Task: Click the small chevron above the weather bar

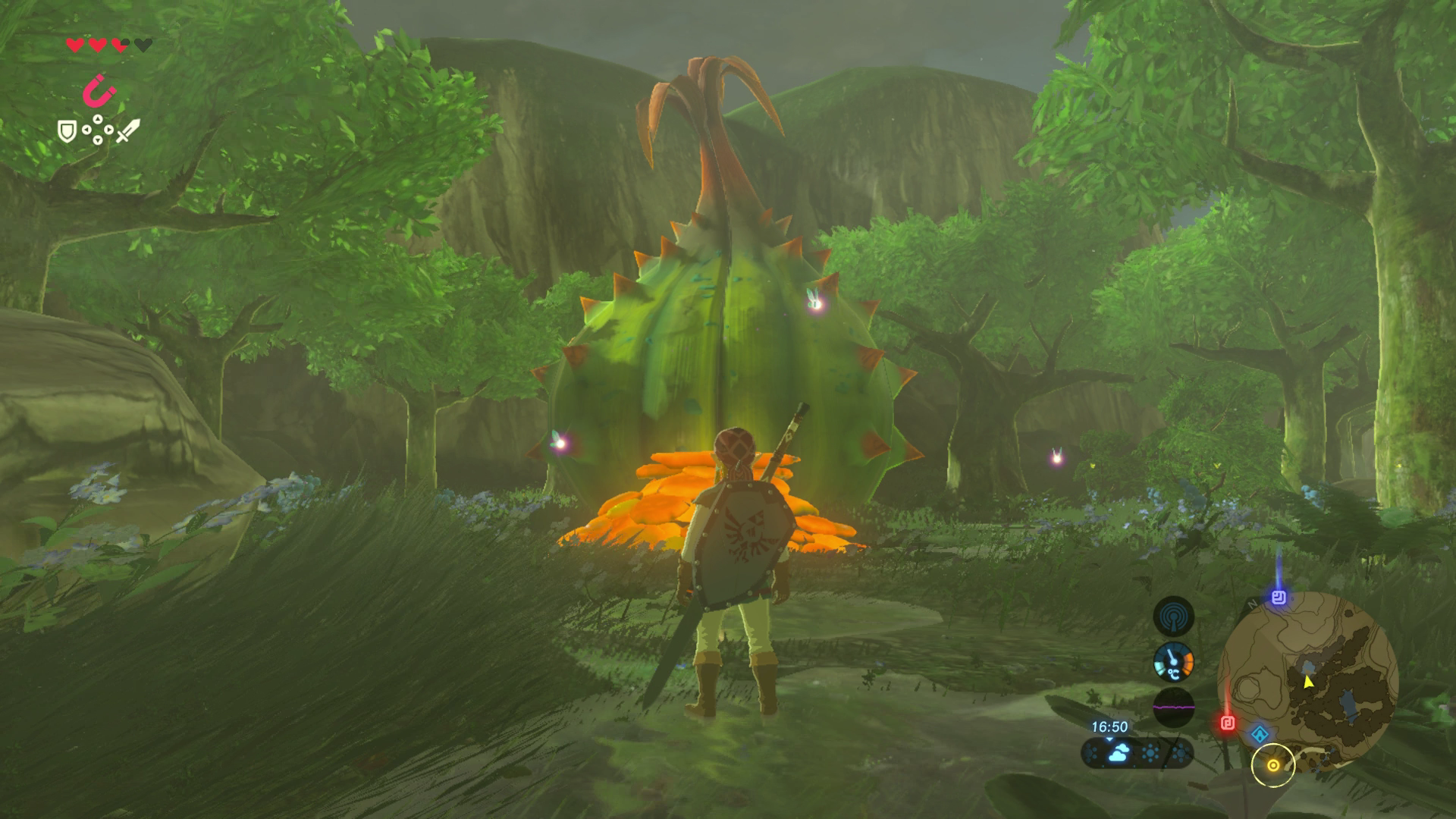Action: coord(1109,739)
